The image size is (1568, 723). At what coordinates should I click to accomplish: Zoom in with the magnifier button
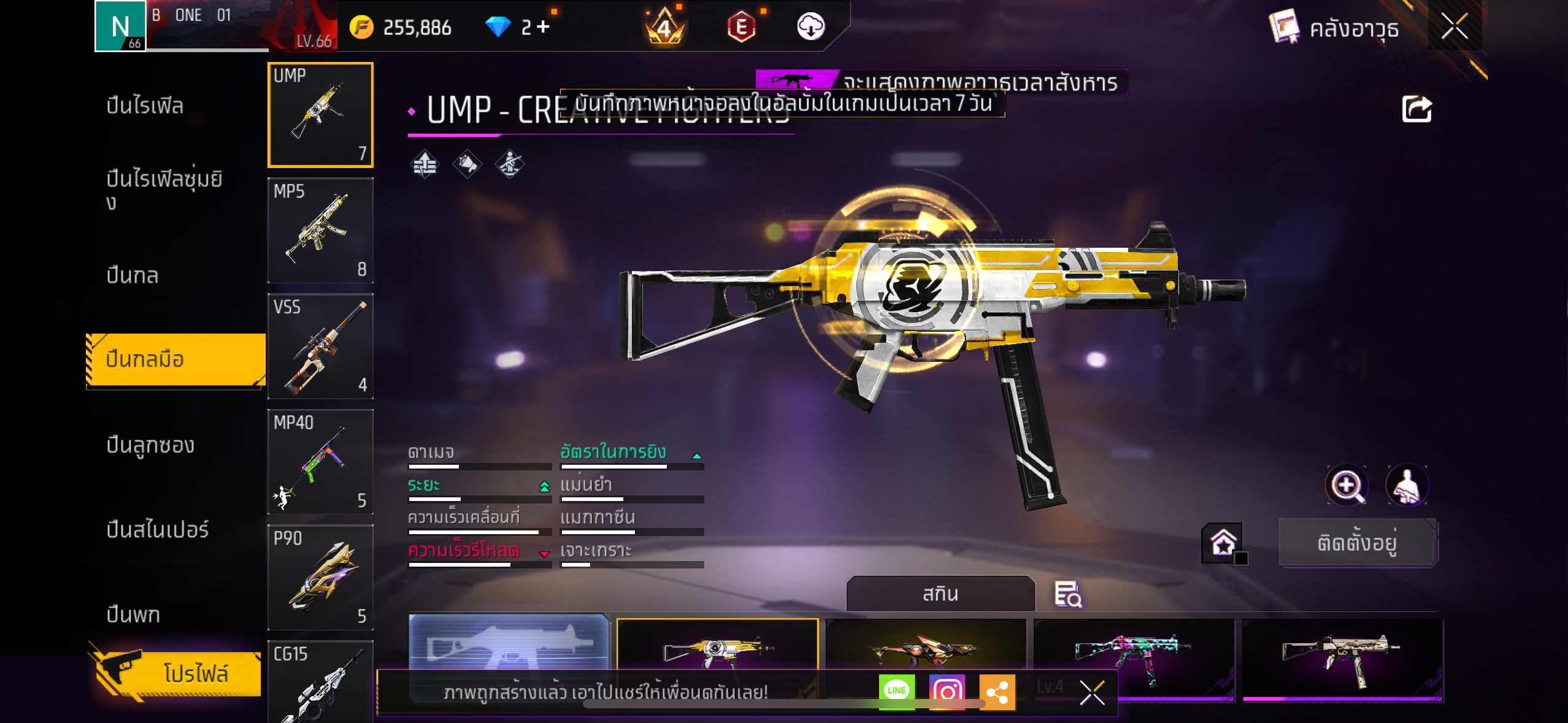pos(1347,486)
